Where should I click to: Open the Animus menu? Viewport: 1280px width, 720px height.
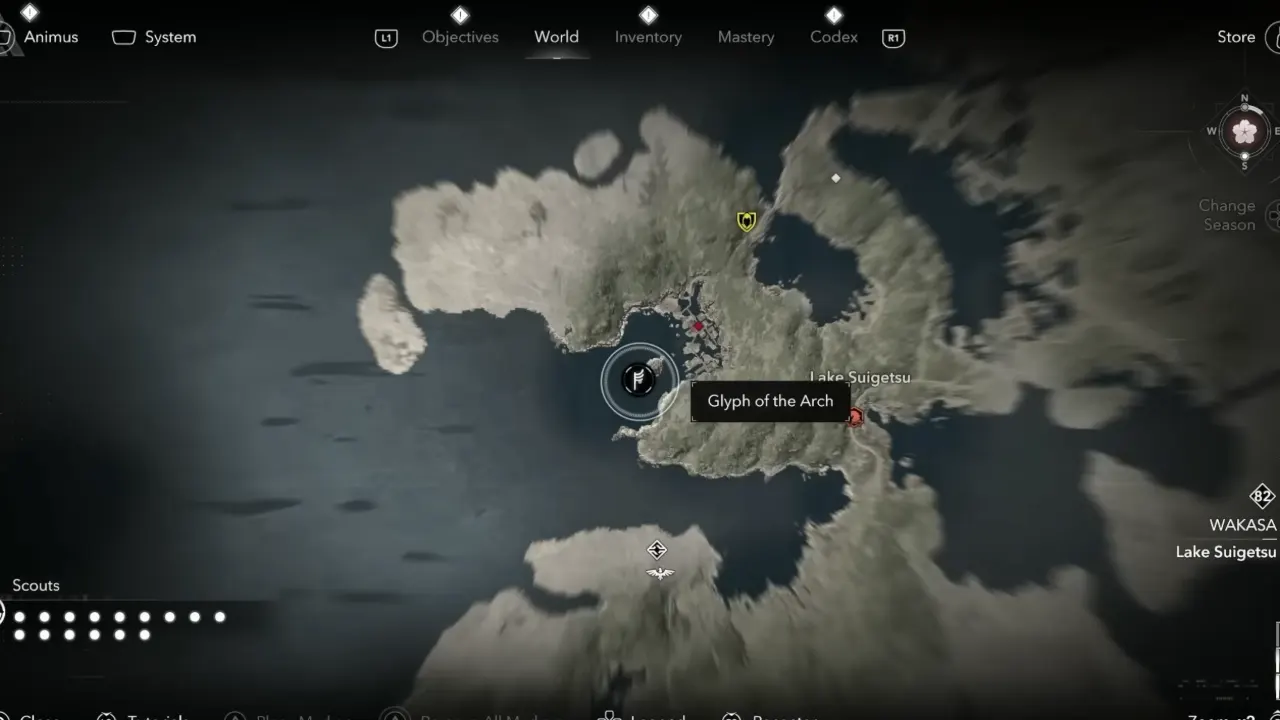click(50, 37)
